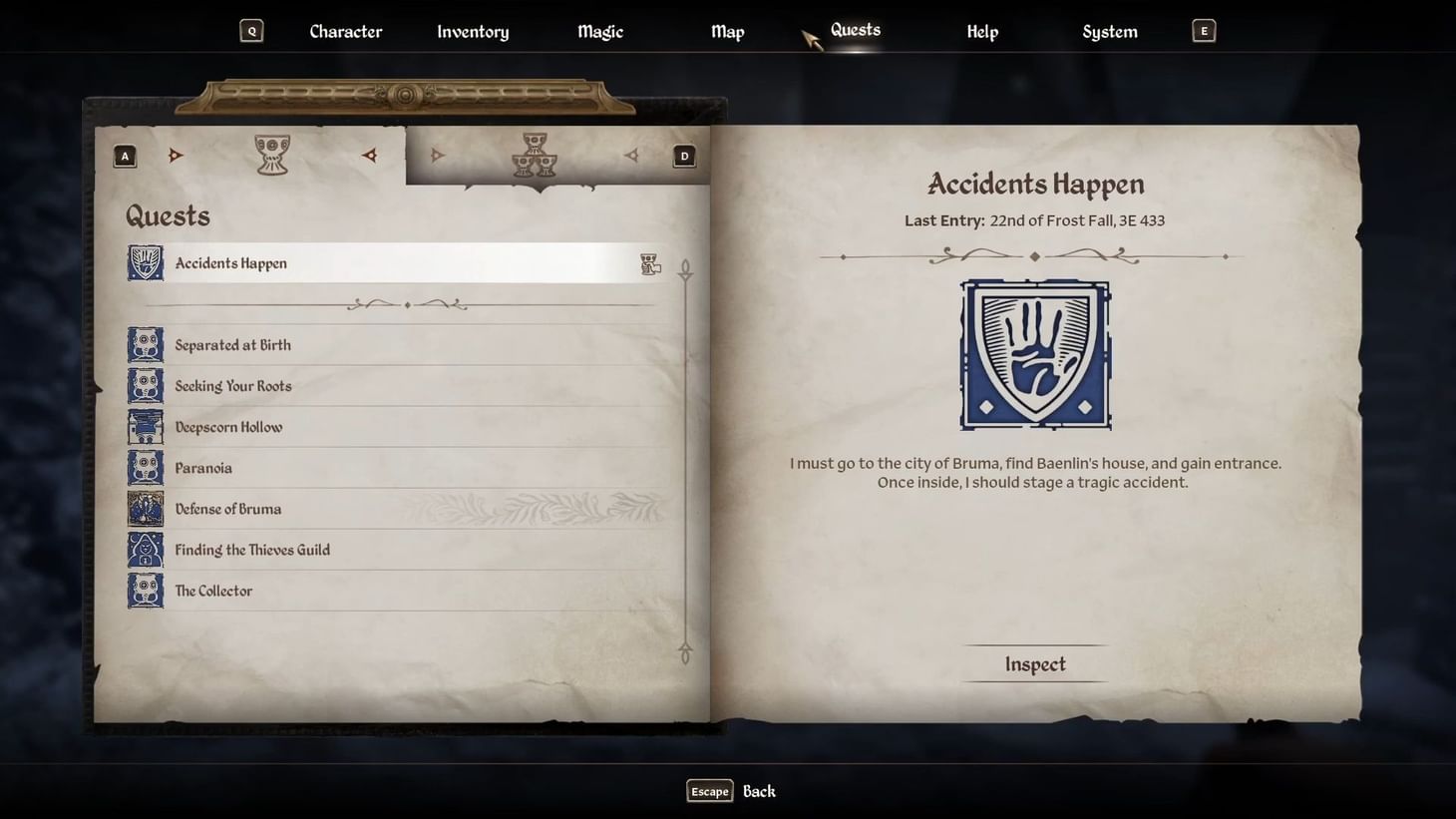Viewport: 1456px width, 819px height.
Task: Click the Separated at Birth quest icon
Action: pos(145,343)
